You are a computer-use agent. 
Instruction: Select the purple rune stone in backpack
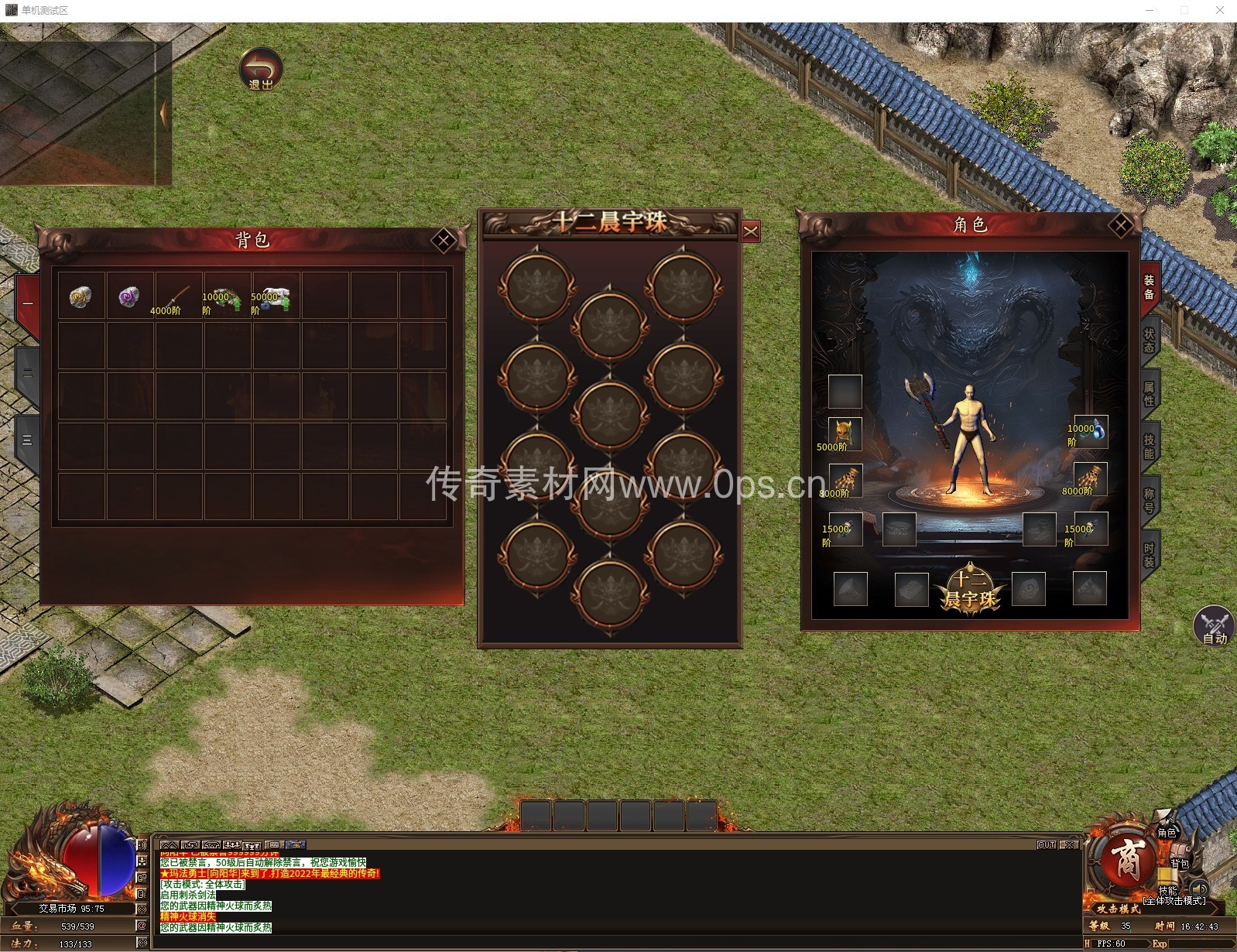(129, 296)
